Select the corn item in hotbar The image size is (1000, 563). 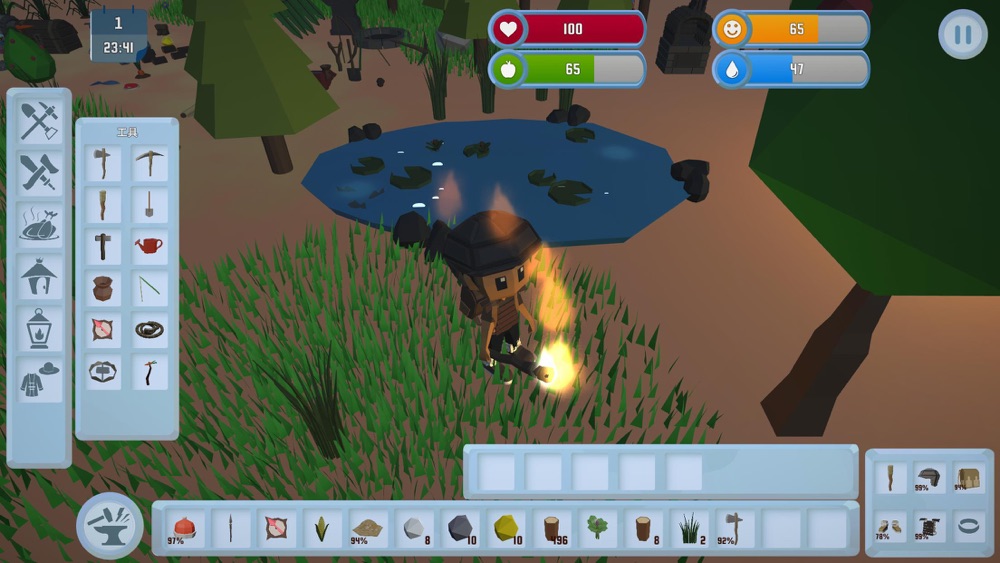pyautogui.click(x=322, y=528)
